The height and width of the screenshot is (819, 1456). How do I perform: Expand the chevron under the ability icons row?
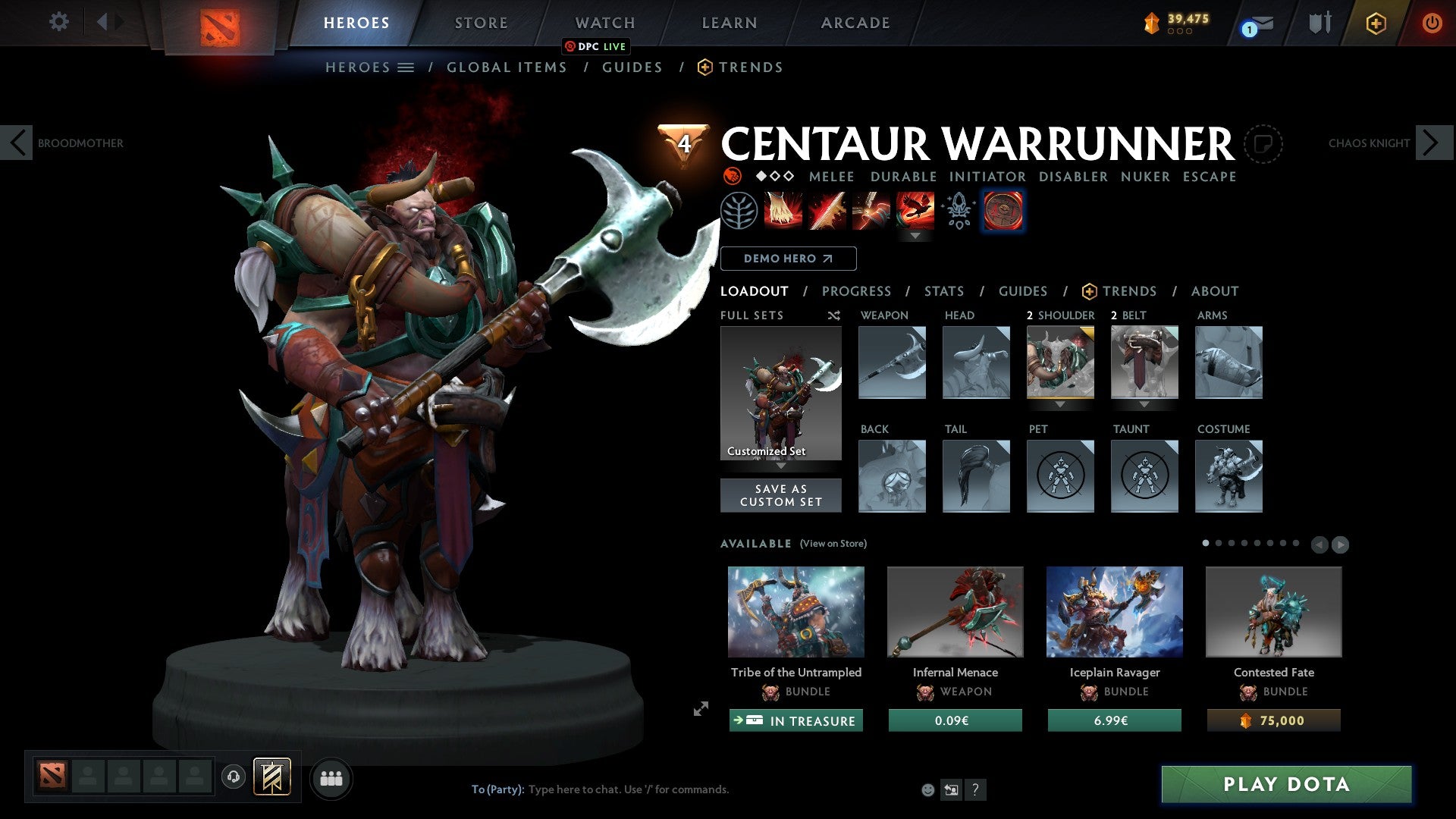[915, 237]
